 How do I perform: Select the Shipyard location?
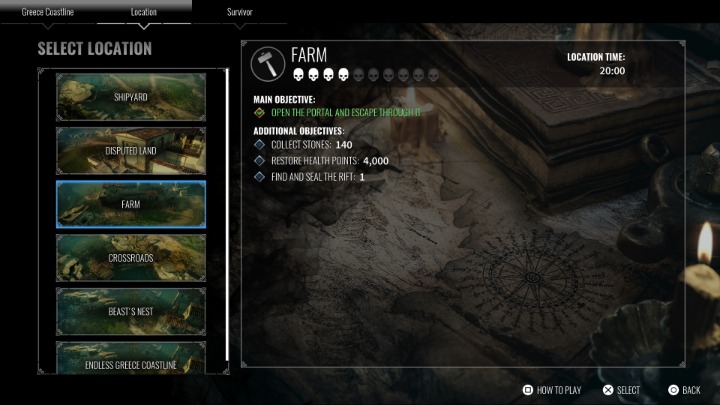tap(131, 96)
